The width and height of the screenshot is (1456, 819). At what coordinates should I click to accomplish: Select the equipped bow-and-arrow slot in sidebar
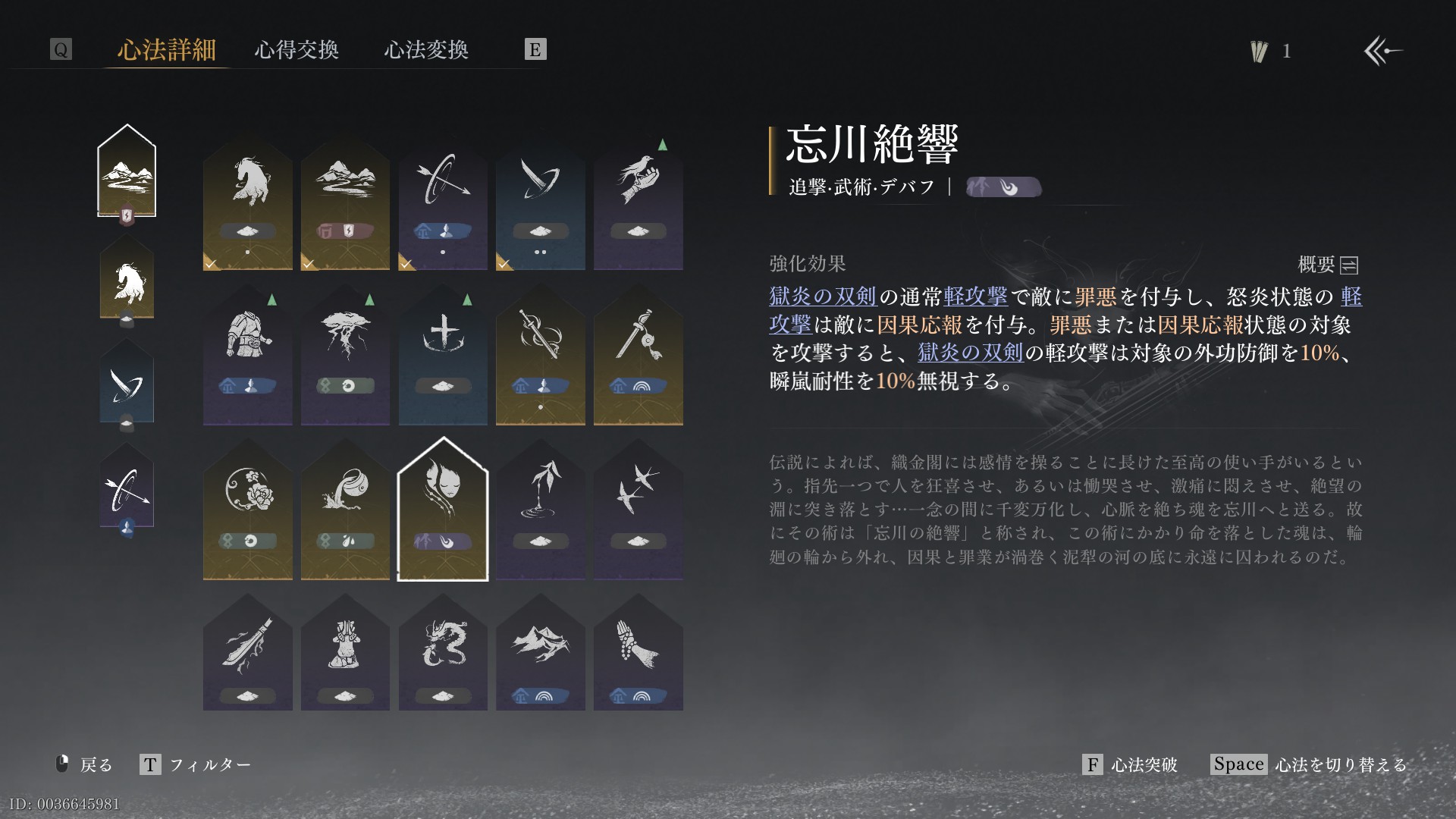(x=127, y=489)
